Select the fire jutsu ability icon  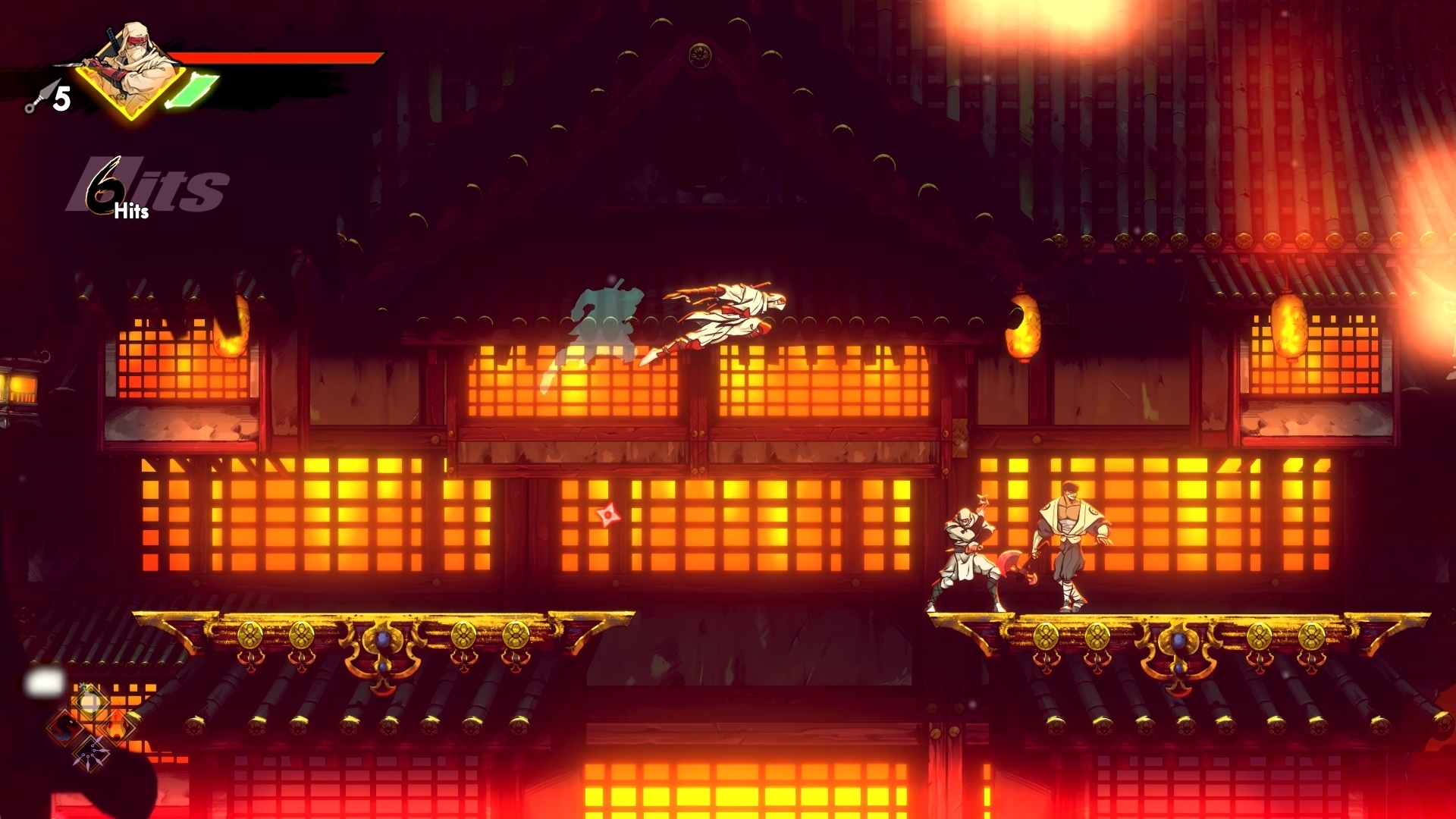coord(118,726)
